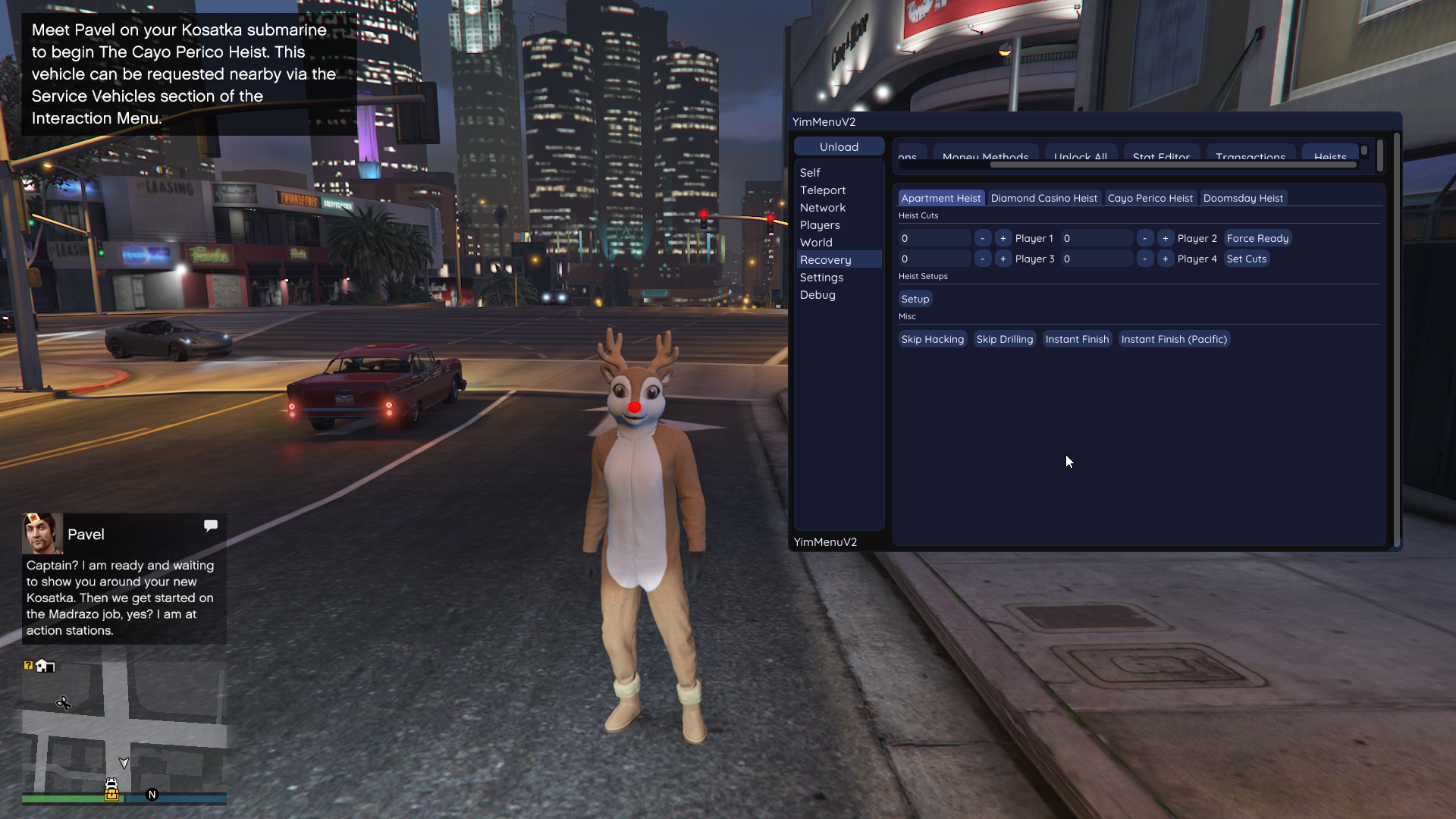Click the Unload button
Viewport: 1456px width, 819px height.
tap(839, 146)
